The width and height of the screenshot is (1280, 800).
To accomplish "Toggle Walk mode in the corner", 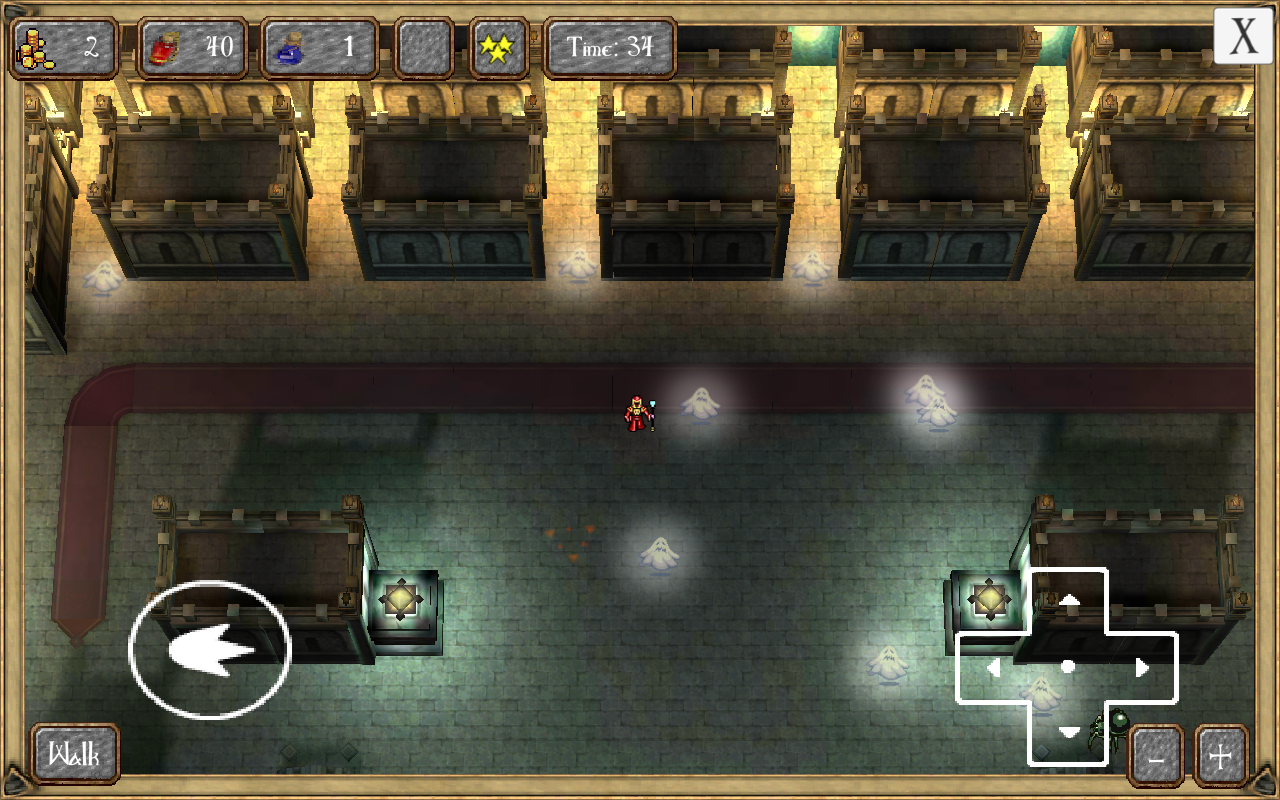I will [x=74, y=754].
